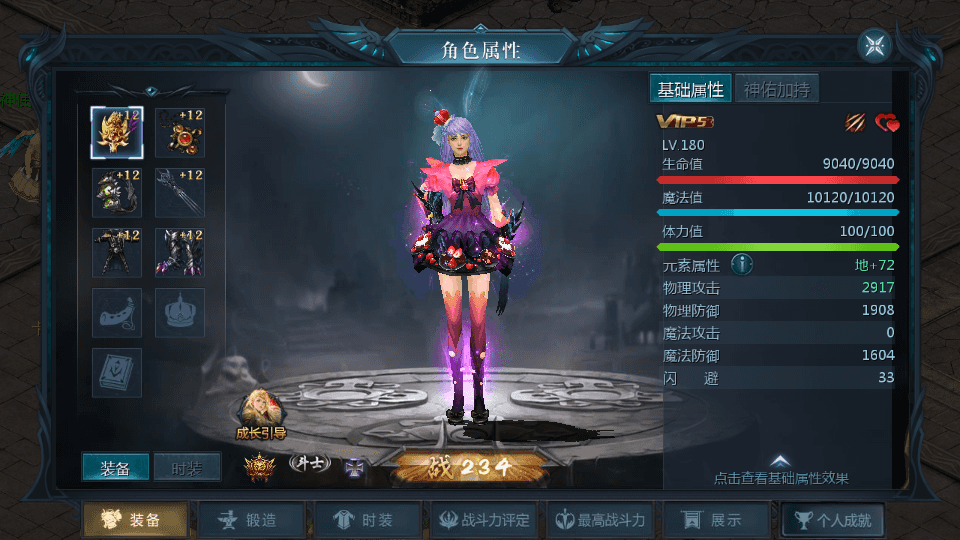Open the 锻造 forging menu

click(x=251, y=520)
